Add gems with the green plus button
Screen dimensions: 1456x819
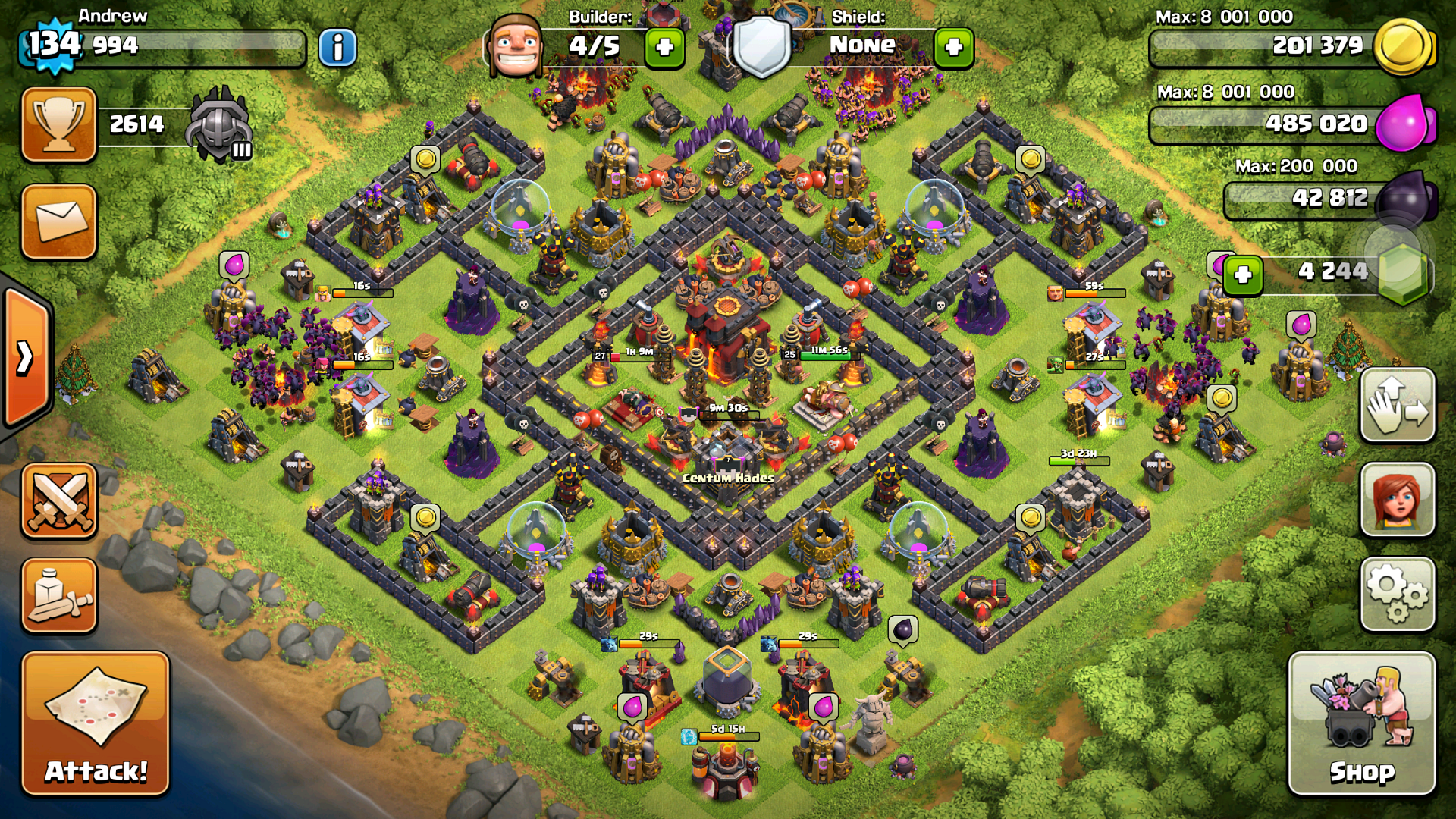(x=1242, y=275)
